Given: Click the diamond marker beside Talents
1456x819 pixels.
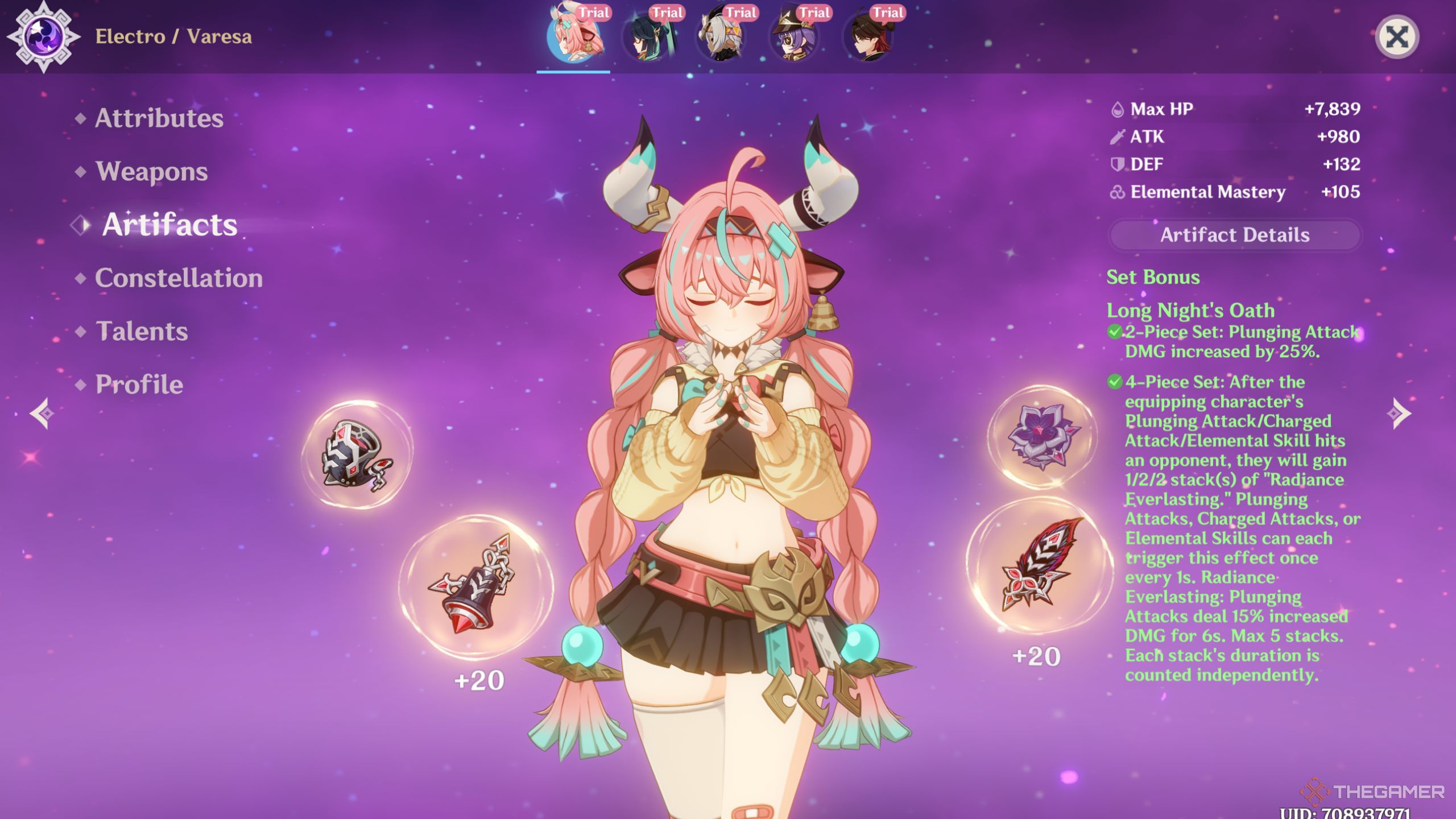Looking at the screenshot, I should click(80, 333).
